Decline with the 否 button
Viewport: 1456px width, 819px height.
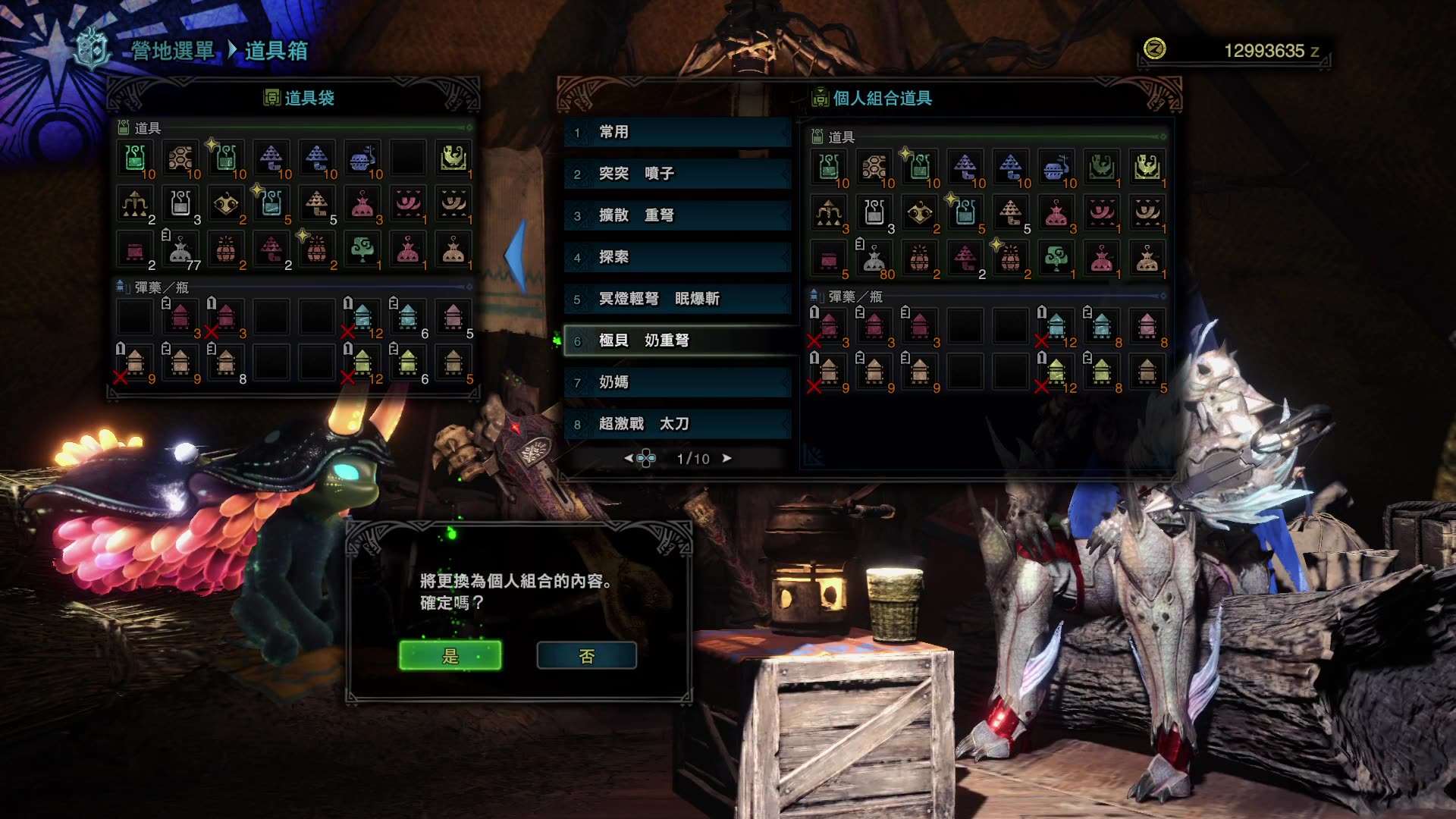point(586,656)
